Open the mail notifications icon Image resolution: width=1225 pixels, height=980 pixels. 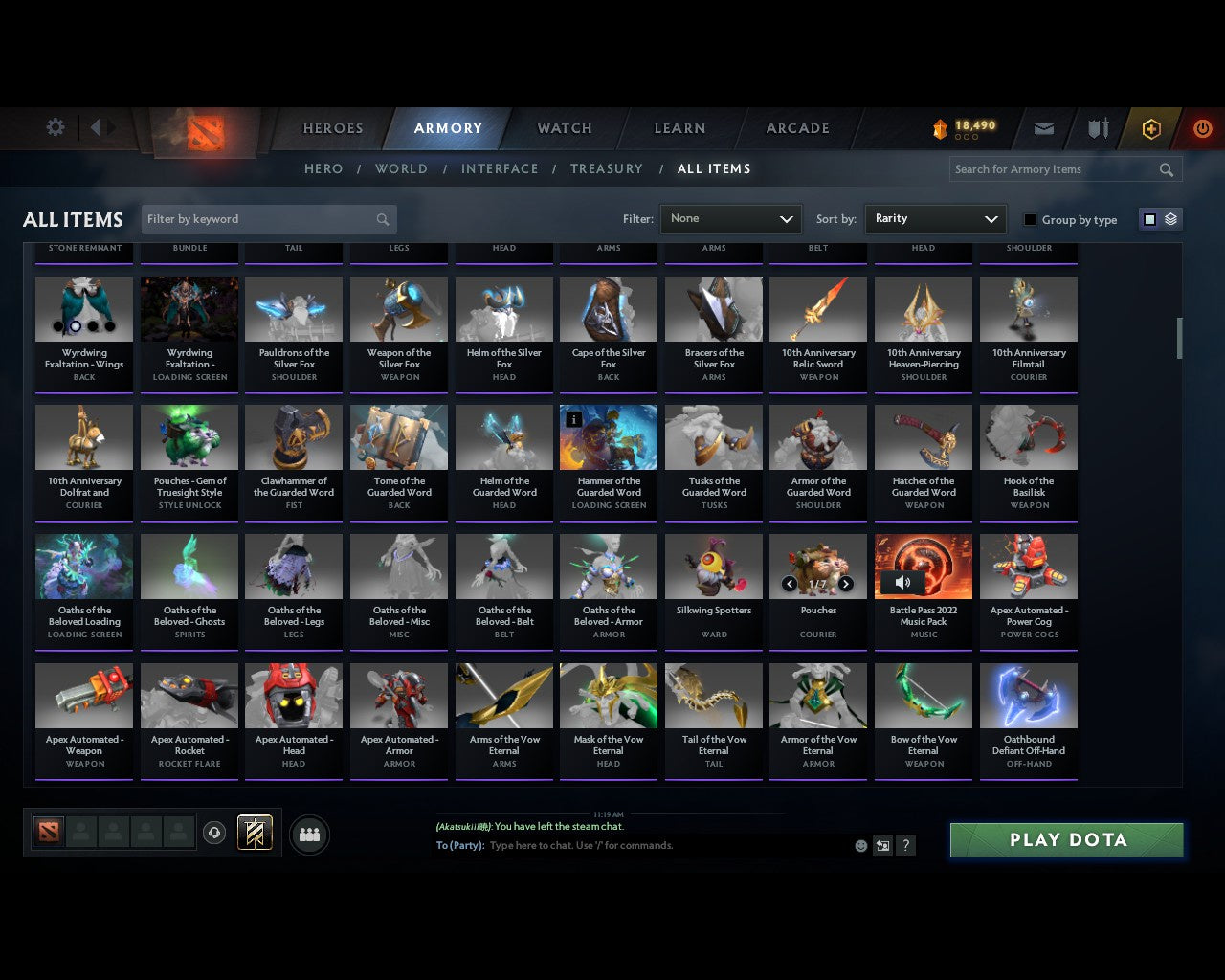coord(1043,128)
